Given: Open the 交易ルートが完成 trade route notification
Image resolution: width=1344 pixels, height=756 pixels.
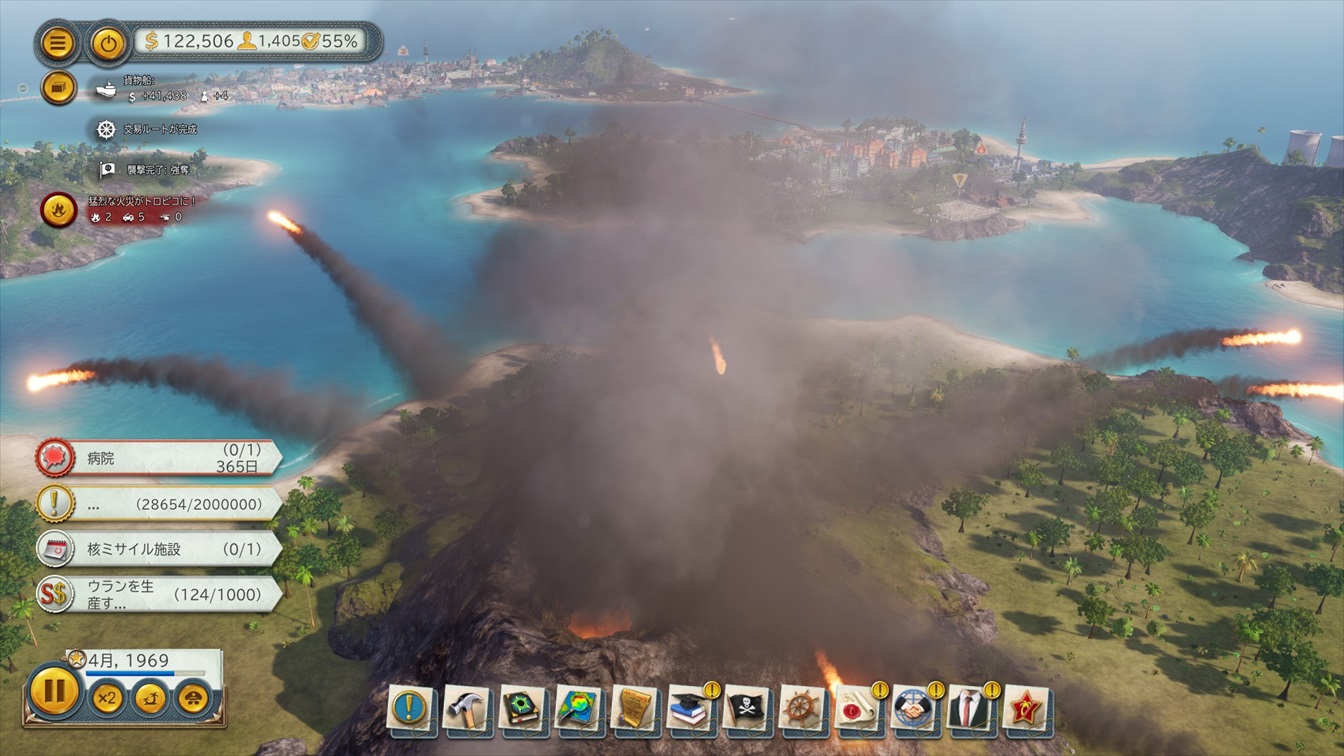Looking at the screenshot, I should point(148,129).
